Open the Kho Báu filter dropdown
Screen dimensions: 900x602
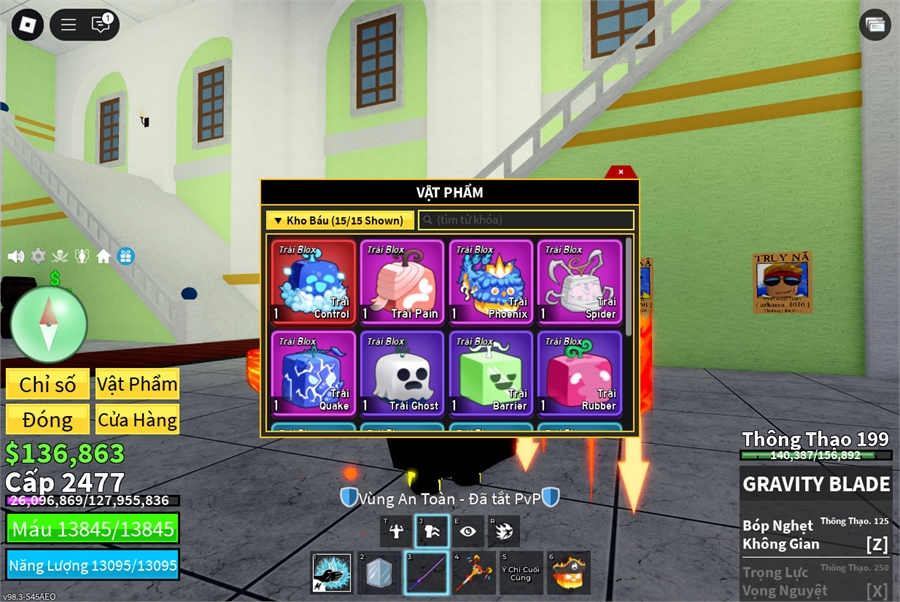pyautogui.click(x=339, y=220)
